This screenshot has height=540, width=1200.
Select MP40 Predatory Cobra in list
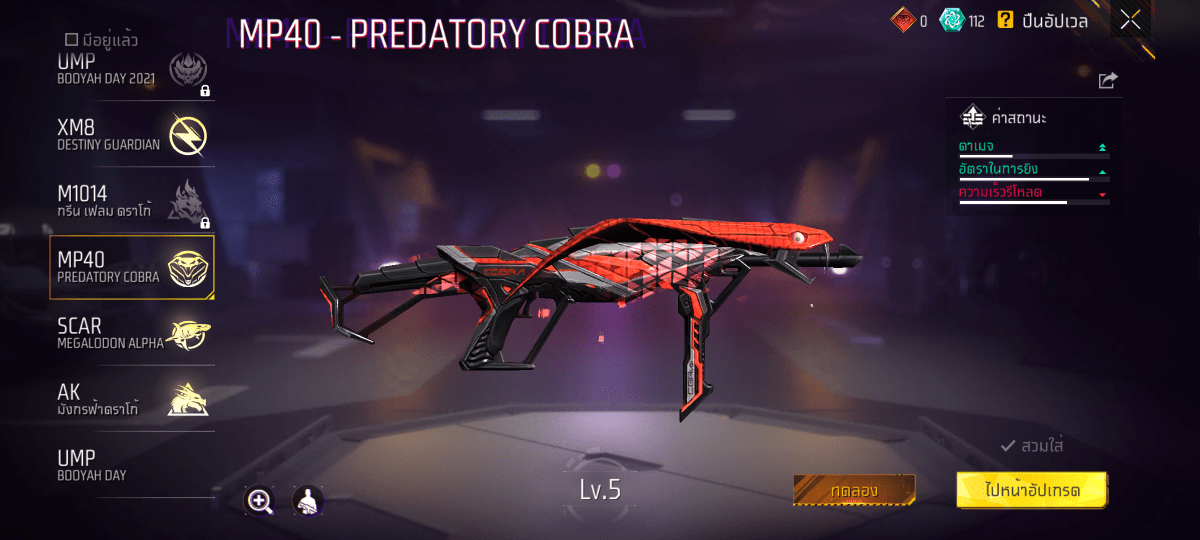pyautogui.click(x=132, y=268)
